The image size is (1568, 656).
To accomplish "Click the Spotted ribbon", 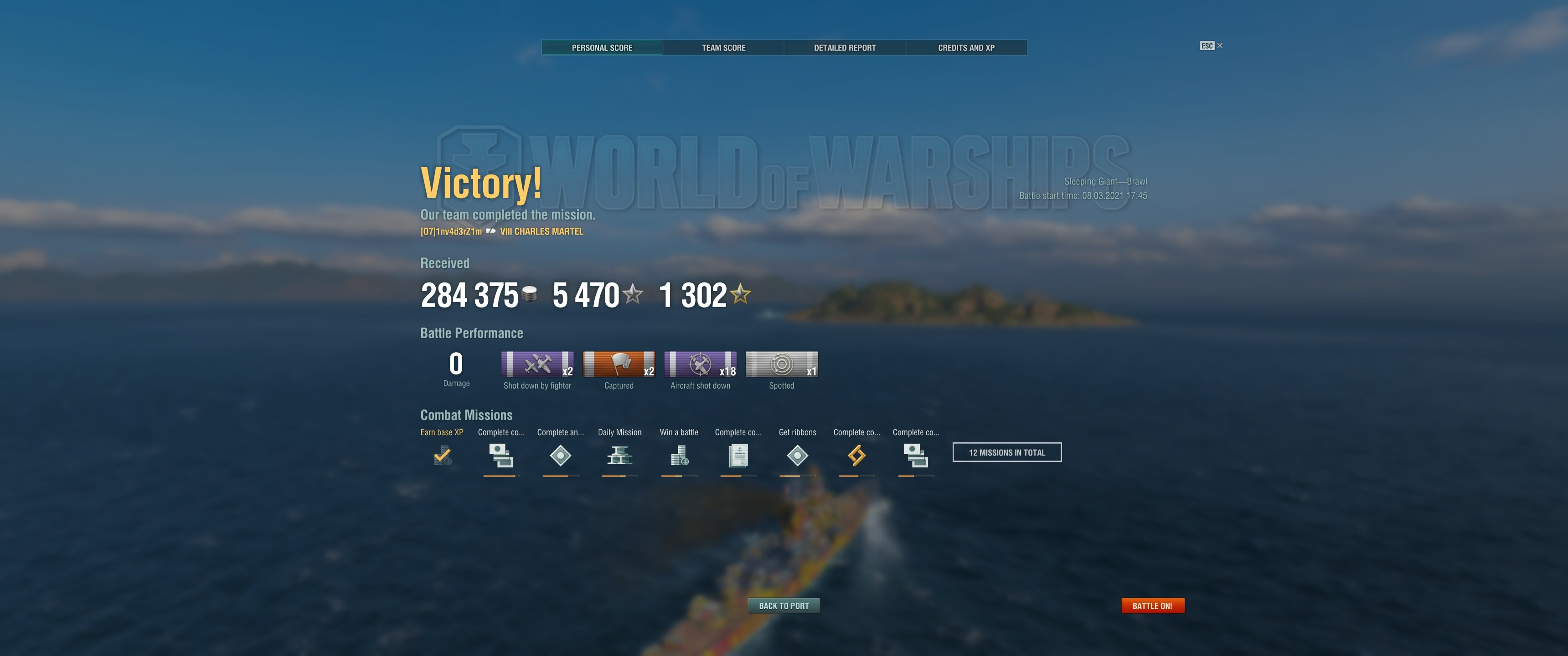I will point(782,364).
